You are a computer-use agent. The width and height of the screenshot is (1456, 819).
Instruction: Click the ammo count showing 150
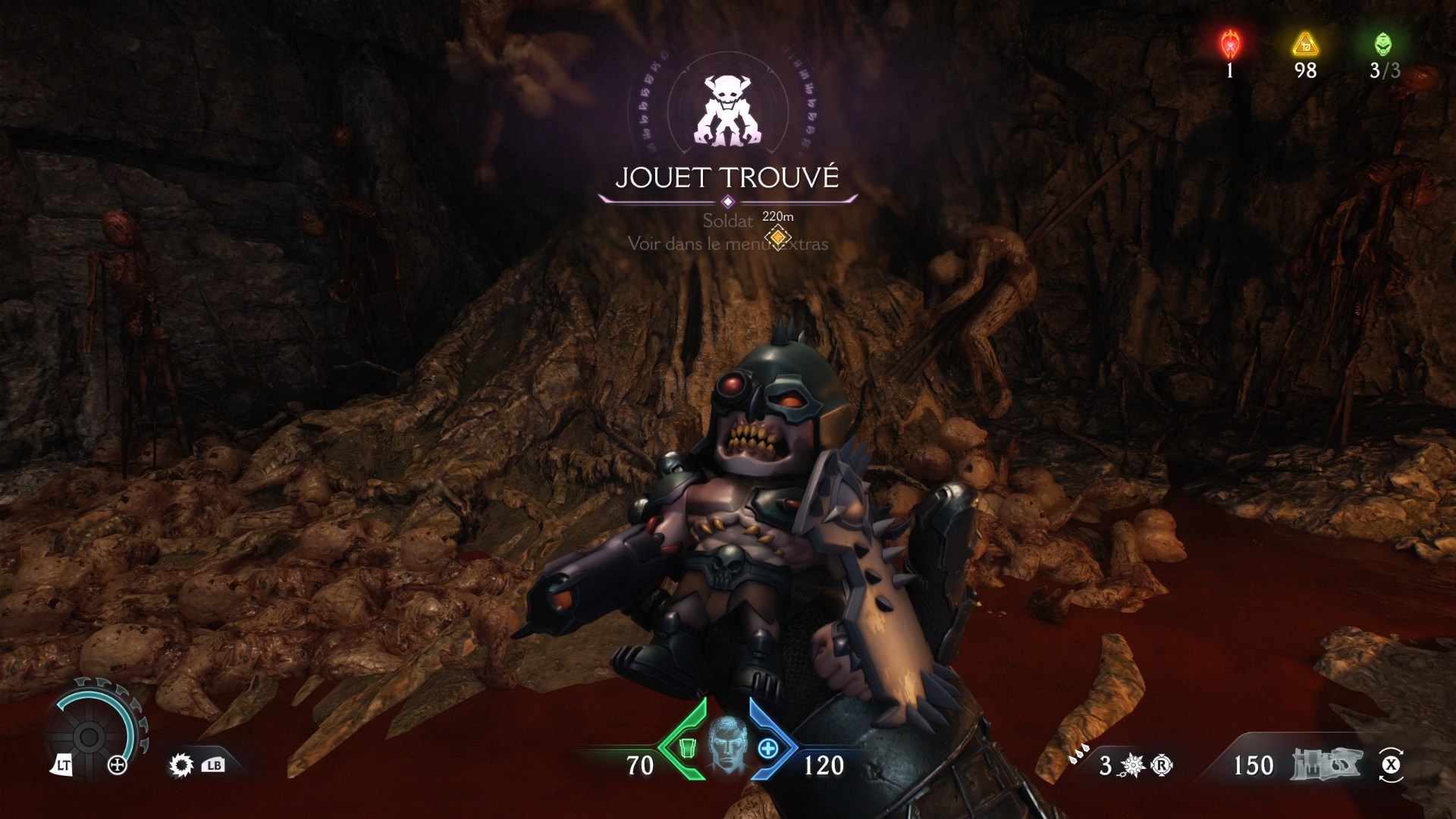pos(1254,766)
